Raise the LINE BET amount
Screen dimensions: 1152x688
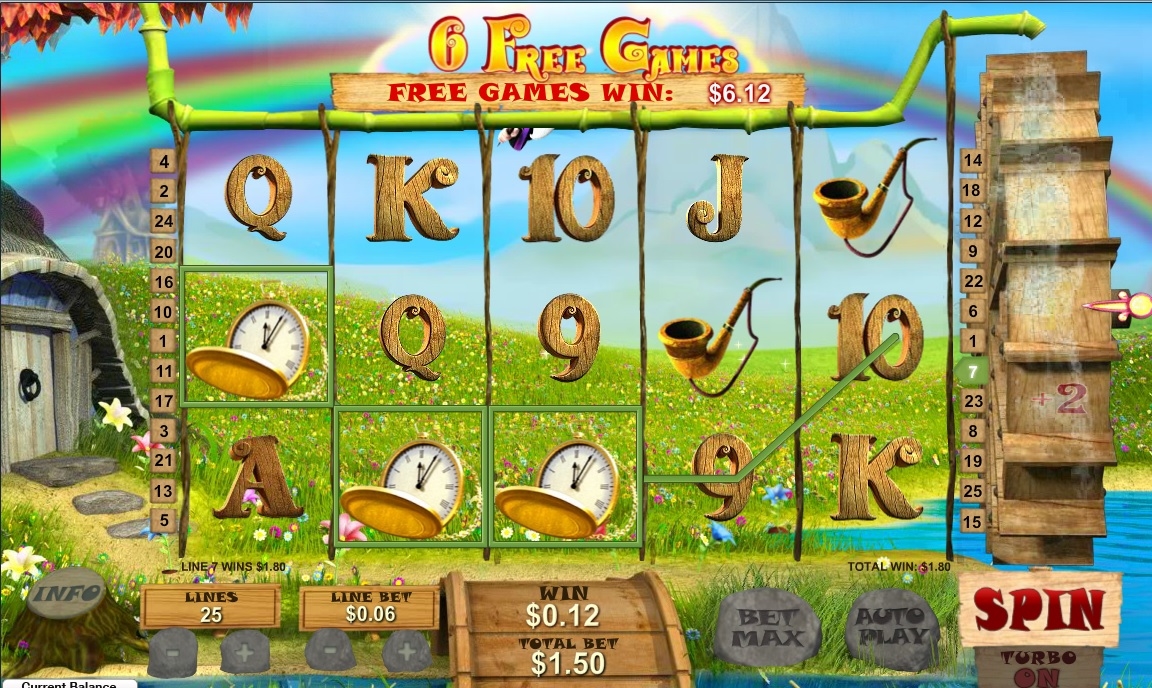pos(406,652)
